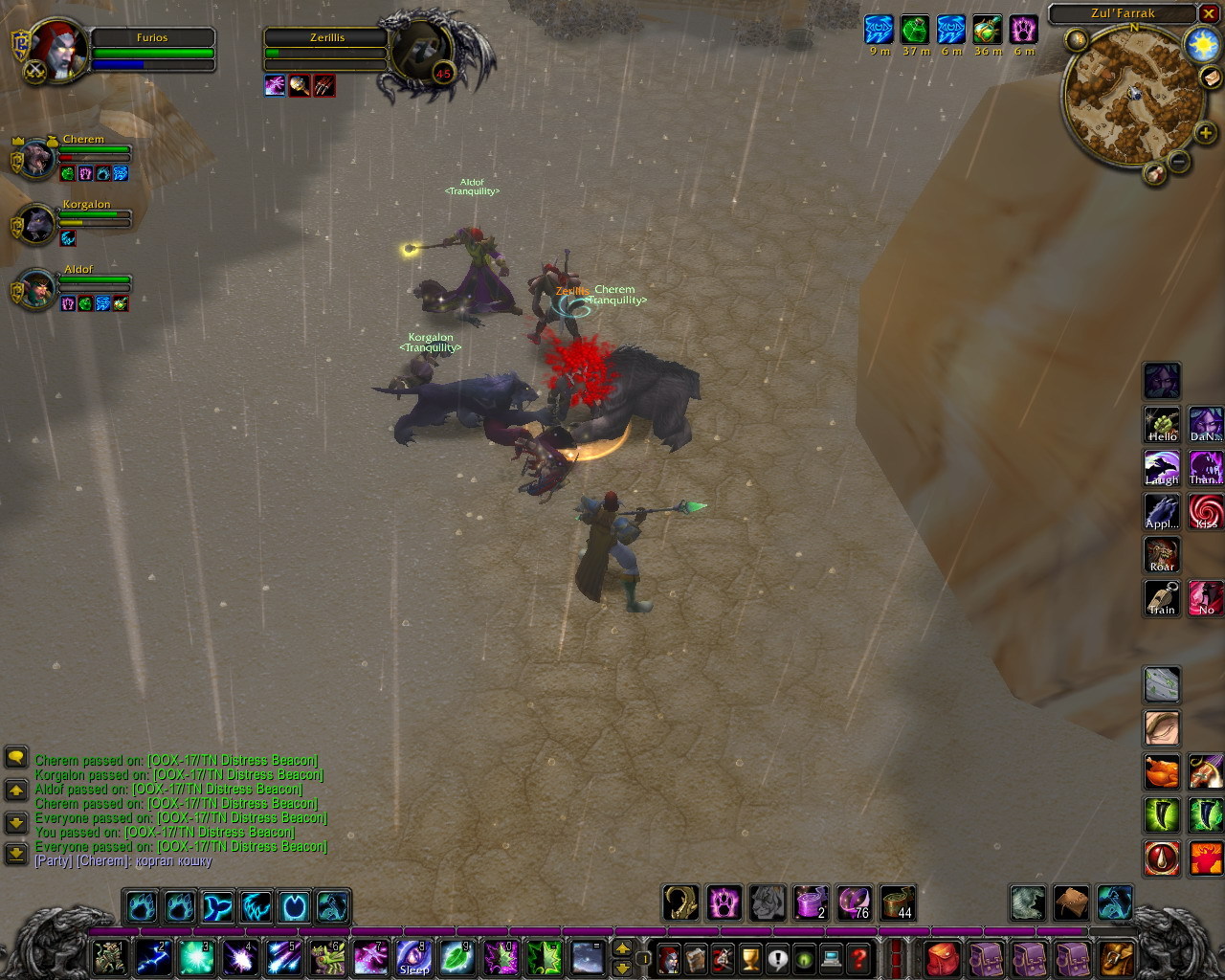Click the Train whistle emote button

coord(1162,598)
